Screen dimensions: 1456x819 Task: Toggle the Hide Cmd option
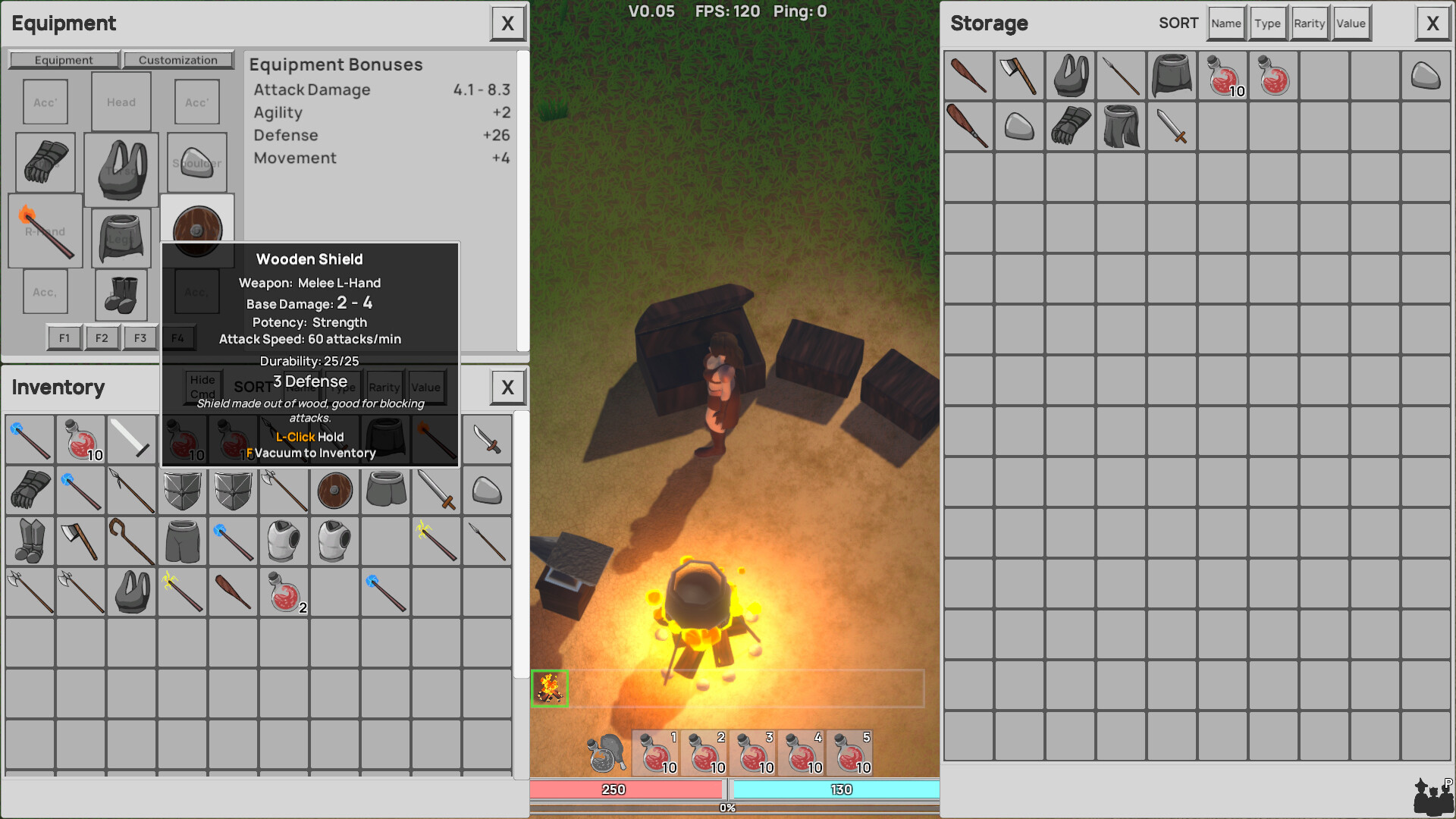[x=202, y=387]
